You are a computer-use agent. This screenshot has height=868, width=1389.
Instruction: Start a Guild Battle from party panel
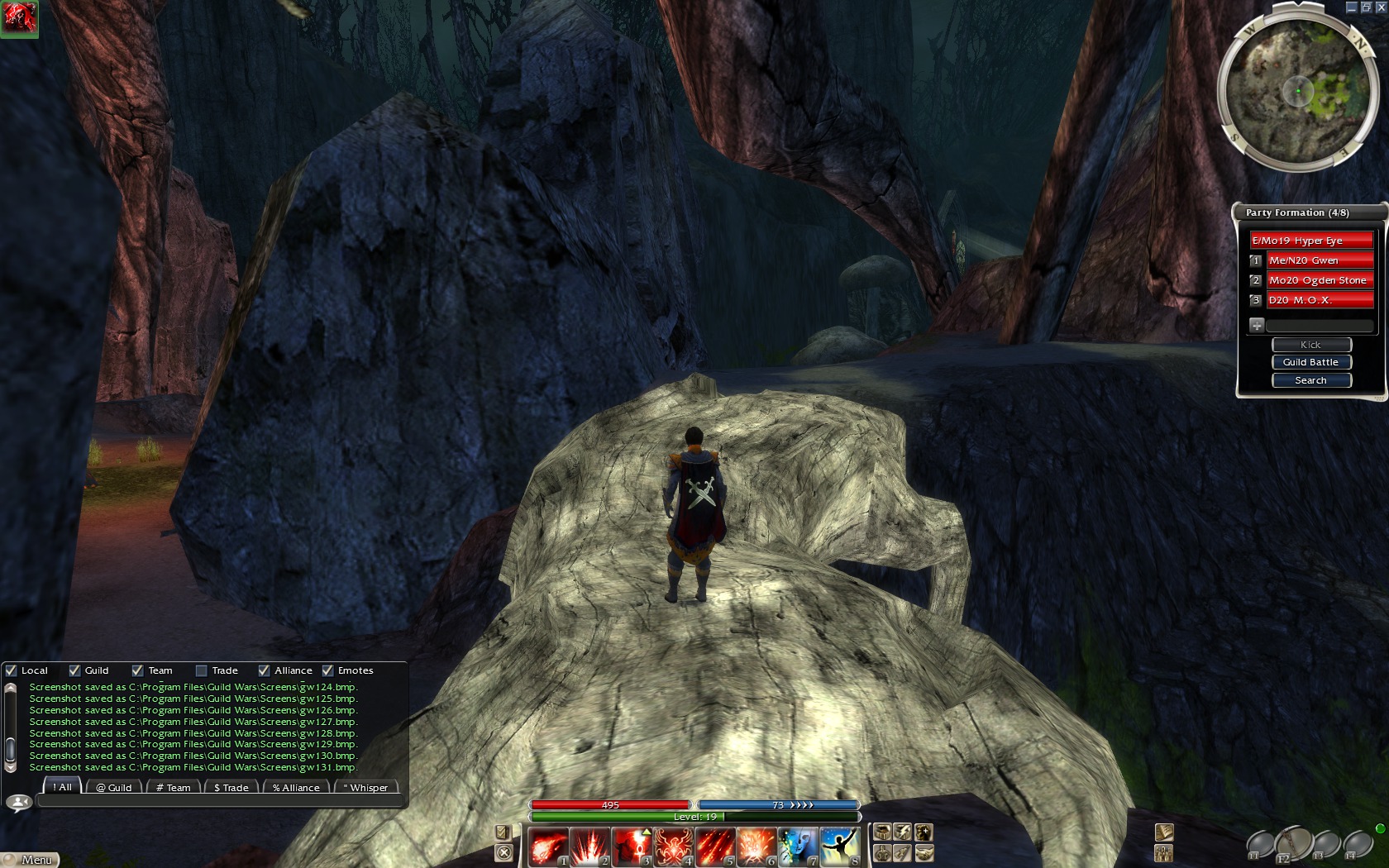click(x=1310, y=362)
